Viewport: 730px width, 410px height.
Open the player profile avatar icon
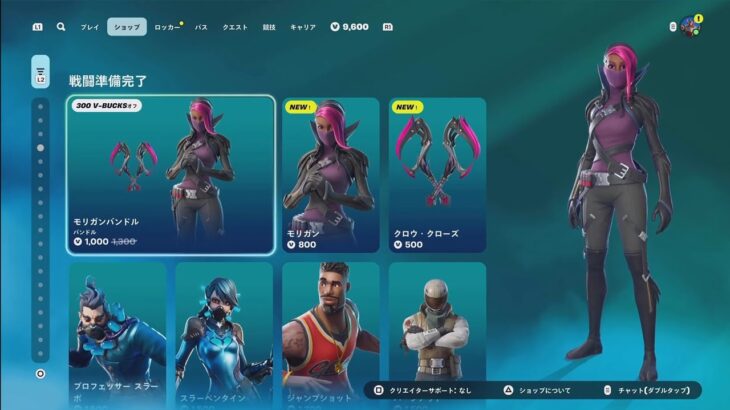pyautogui.click(x=689, y=26)
